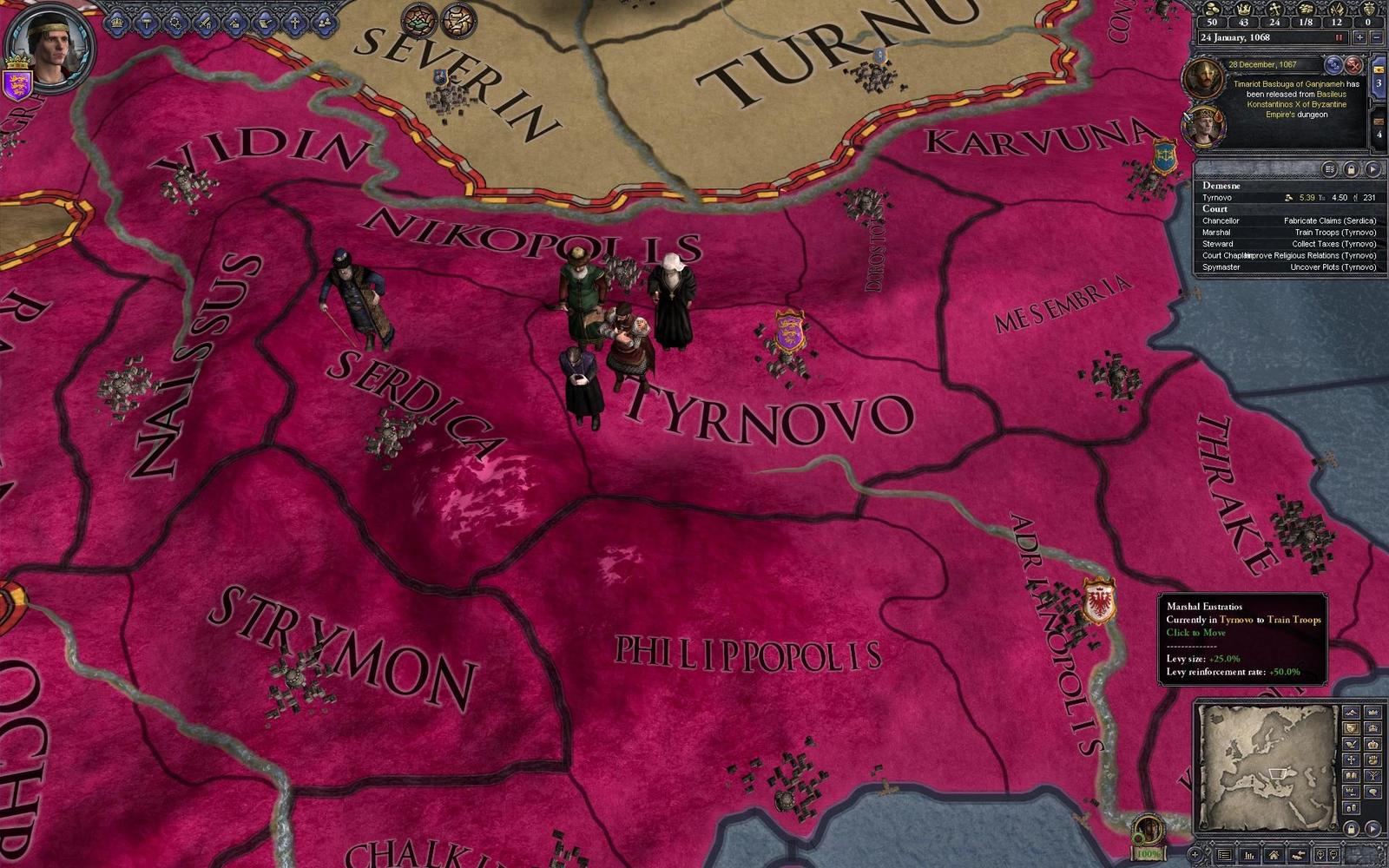Toggle the minimap camera lock
The image size is (1389, 868).
[1352, 827]
